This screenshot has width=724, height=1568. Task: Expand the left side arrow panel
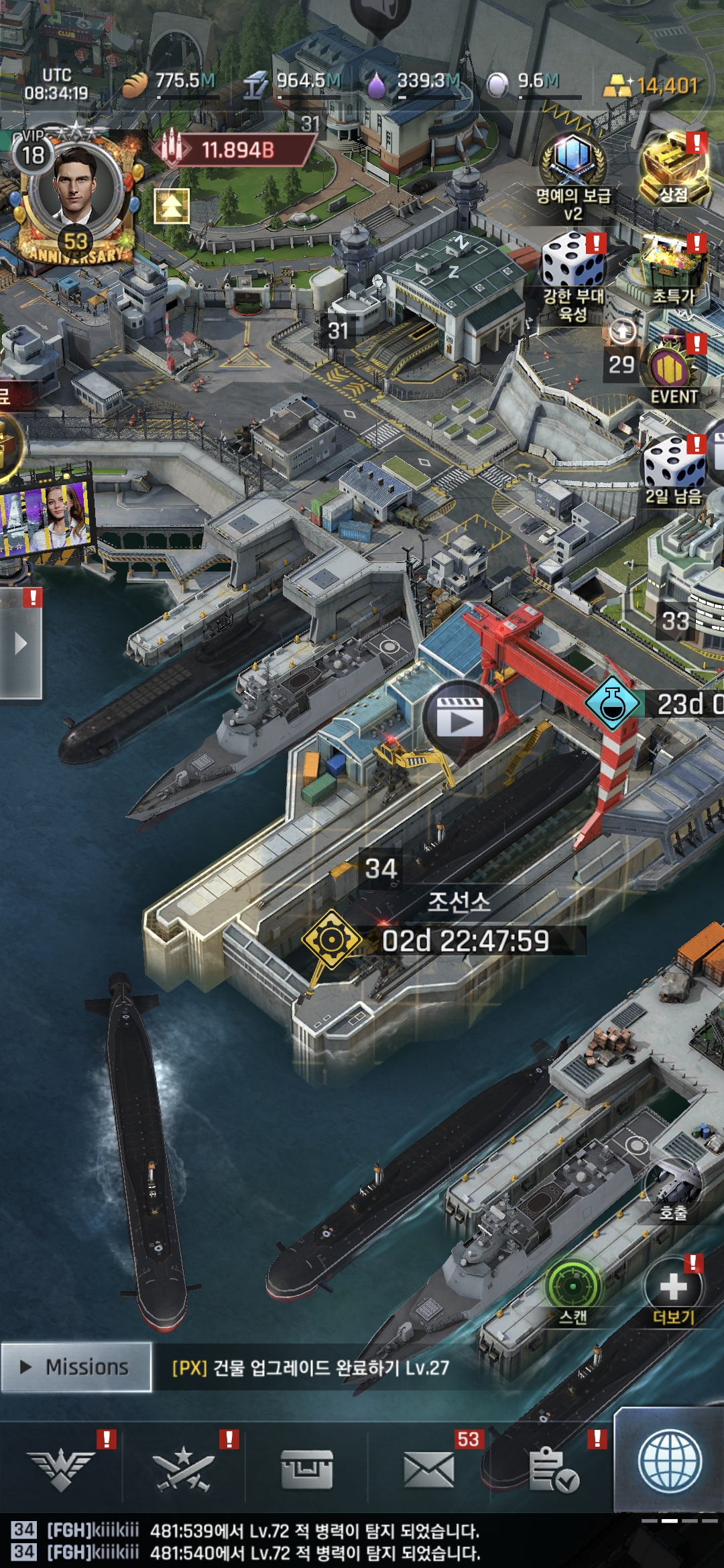(21, 644)
